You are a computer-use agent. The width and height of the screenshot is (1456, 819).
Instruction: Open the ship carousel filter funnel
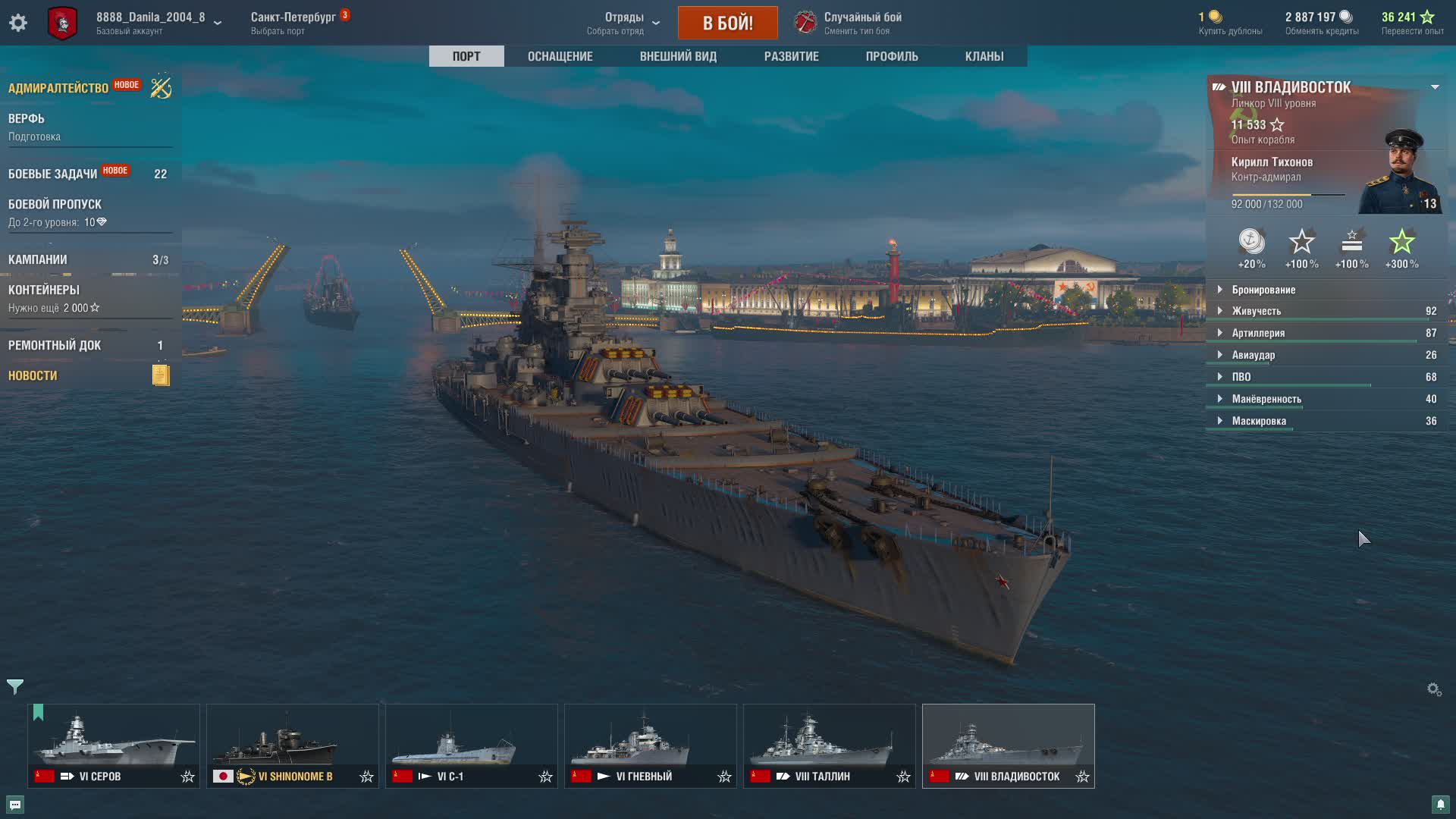[15, 687]
